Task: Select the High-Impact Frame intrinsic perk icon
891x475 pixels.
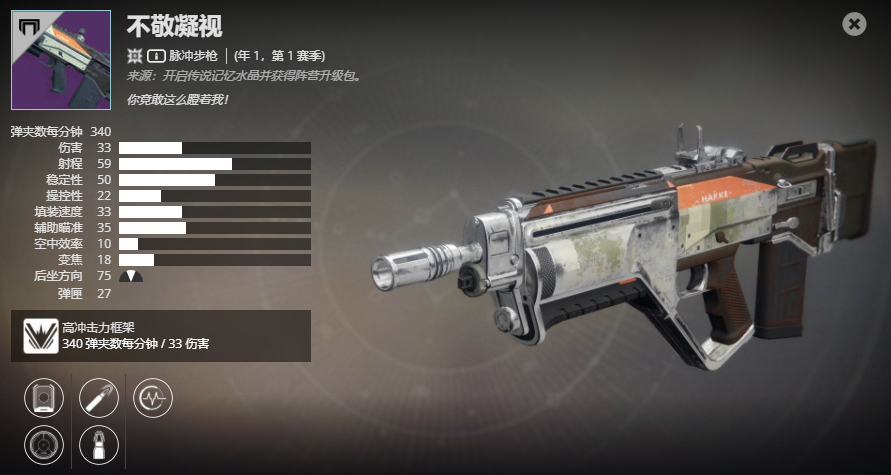Action: click(39, 336)
